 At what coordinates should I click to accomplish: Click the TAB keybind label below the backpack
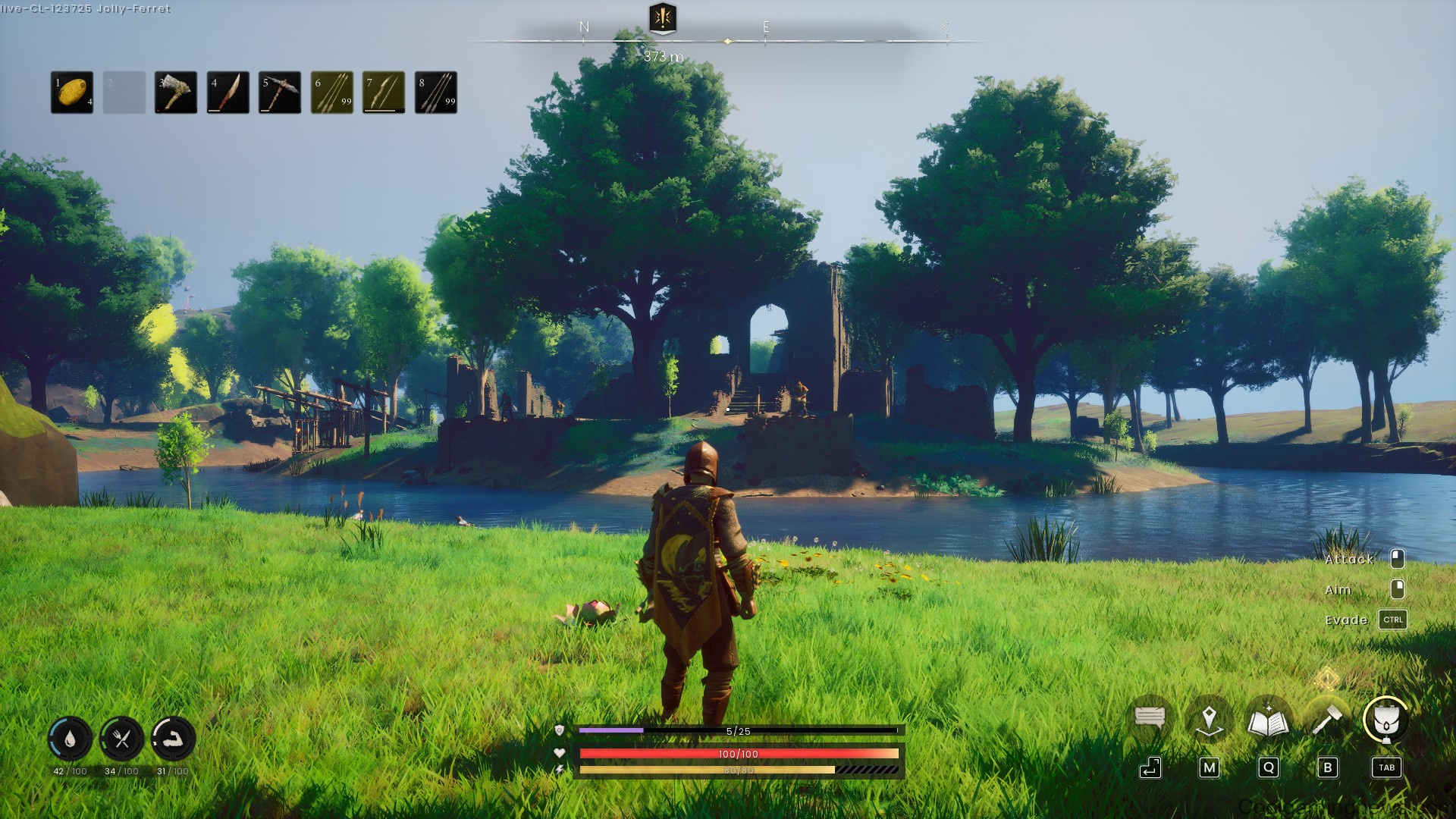(x=1385, y=768)
